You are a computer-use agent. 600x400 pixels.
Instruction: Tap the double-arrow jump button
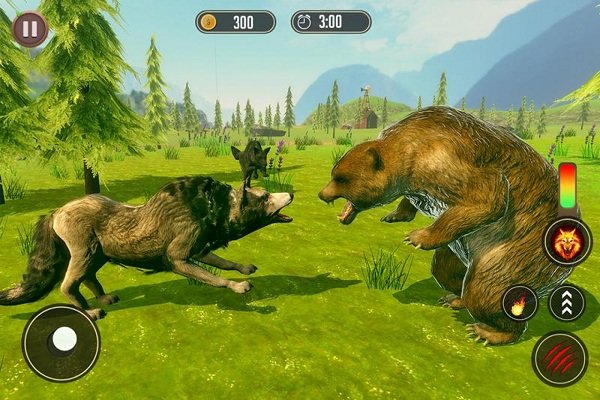coord(567,303)
